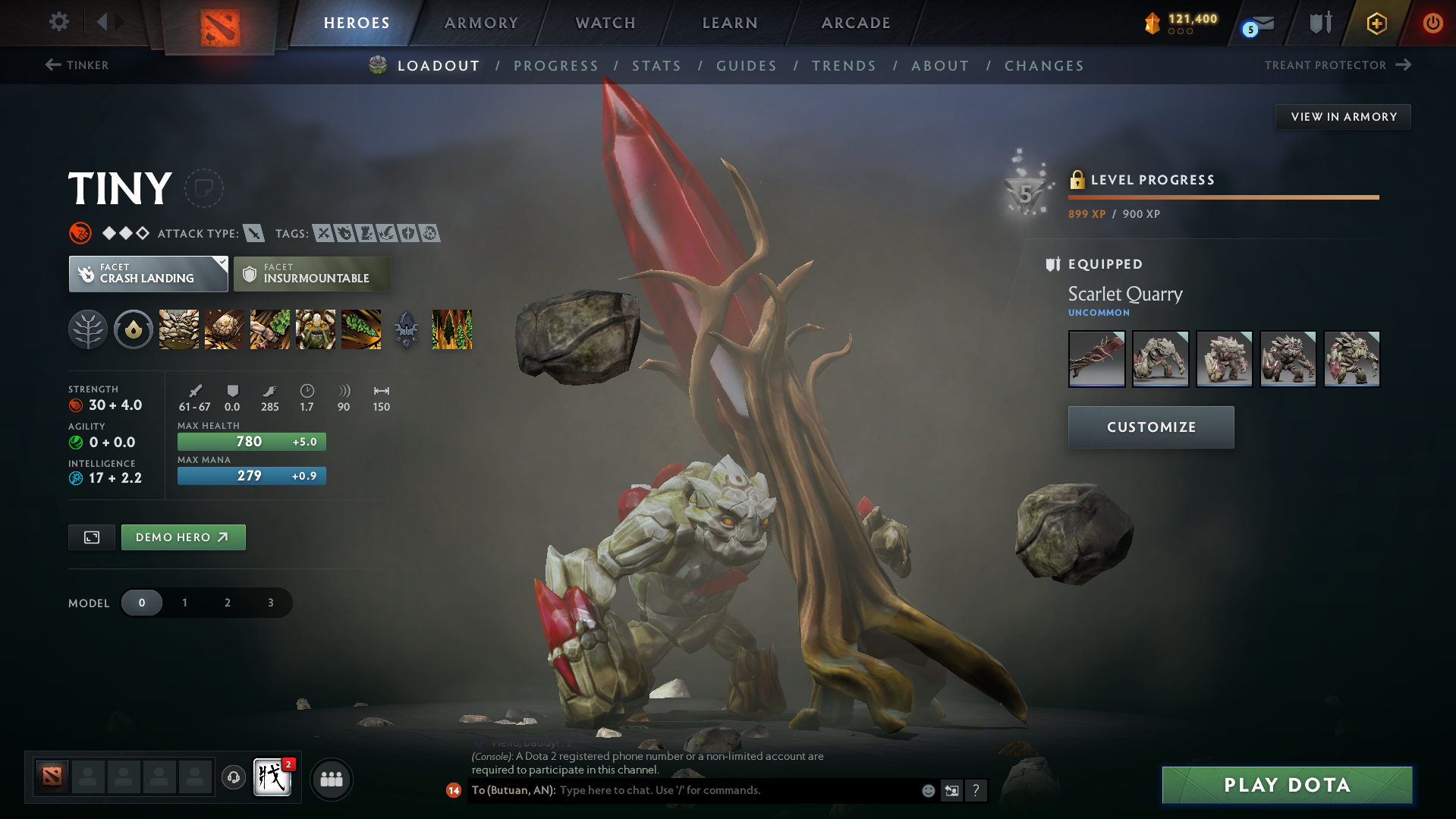Switch to the ARMORY tab
This screenshot has height=819, width=1456.
click(x=480, y=23)
